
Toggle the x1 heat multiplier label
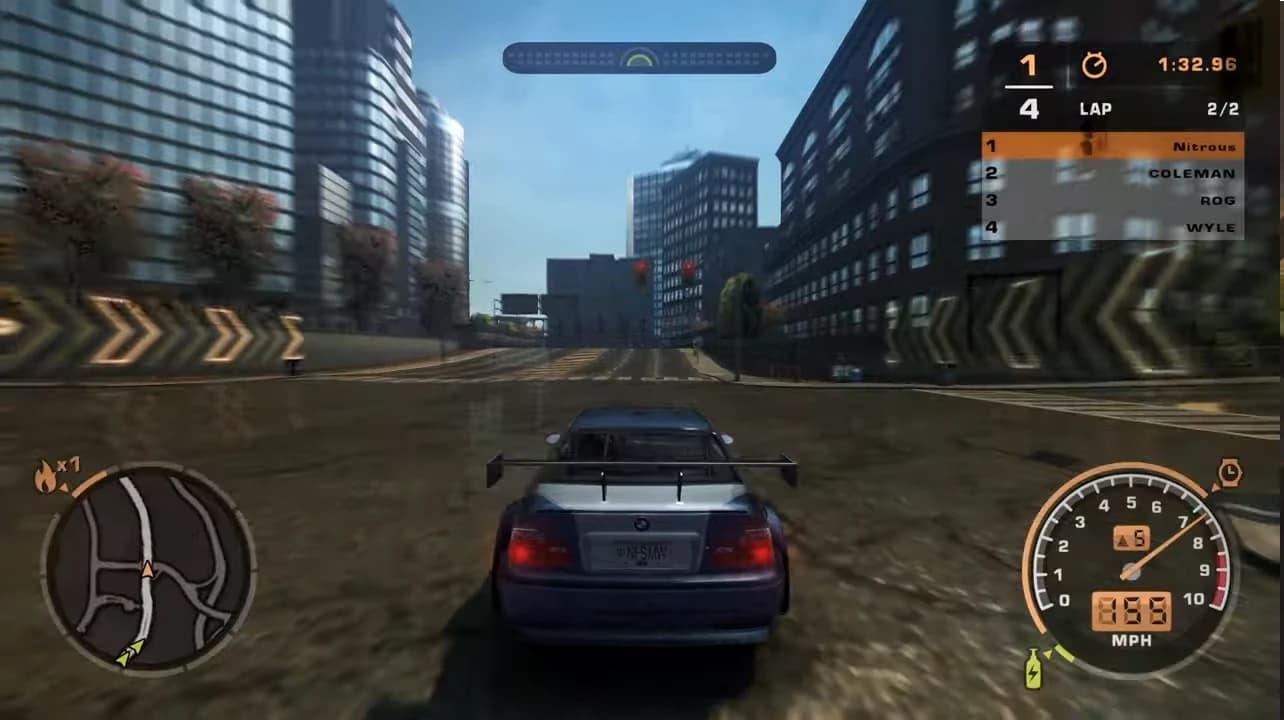[67, 466]
